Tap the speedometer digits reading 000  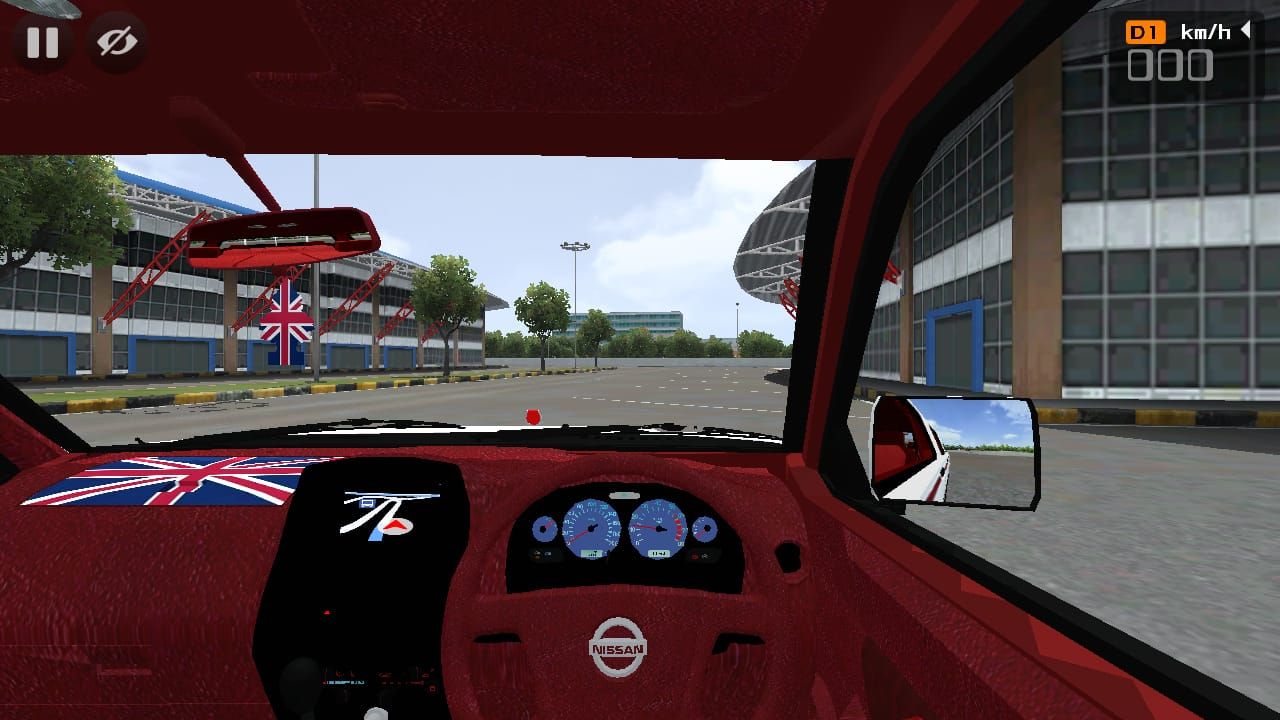(x=1172, y=66)
